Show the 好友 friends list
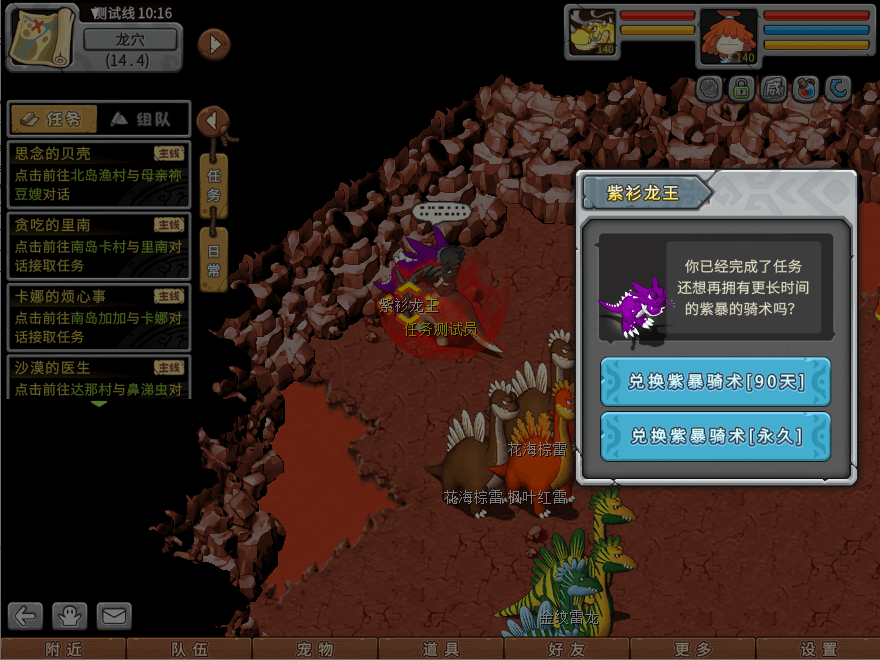 (x=567, y=649)
